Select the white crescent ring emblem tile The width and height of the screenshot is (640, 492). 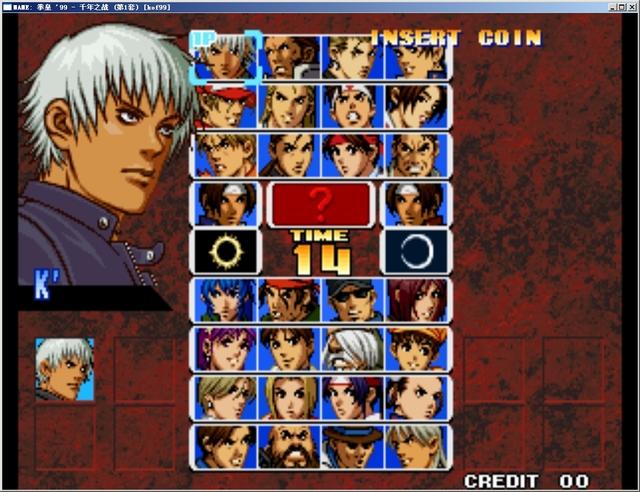coord(416,251)
